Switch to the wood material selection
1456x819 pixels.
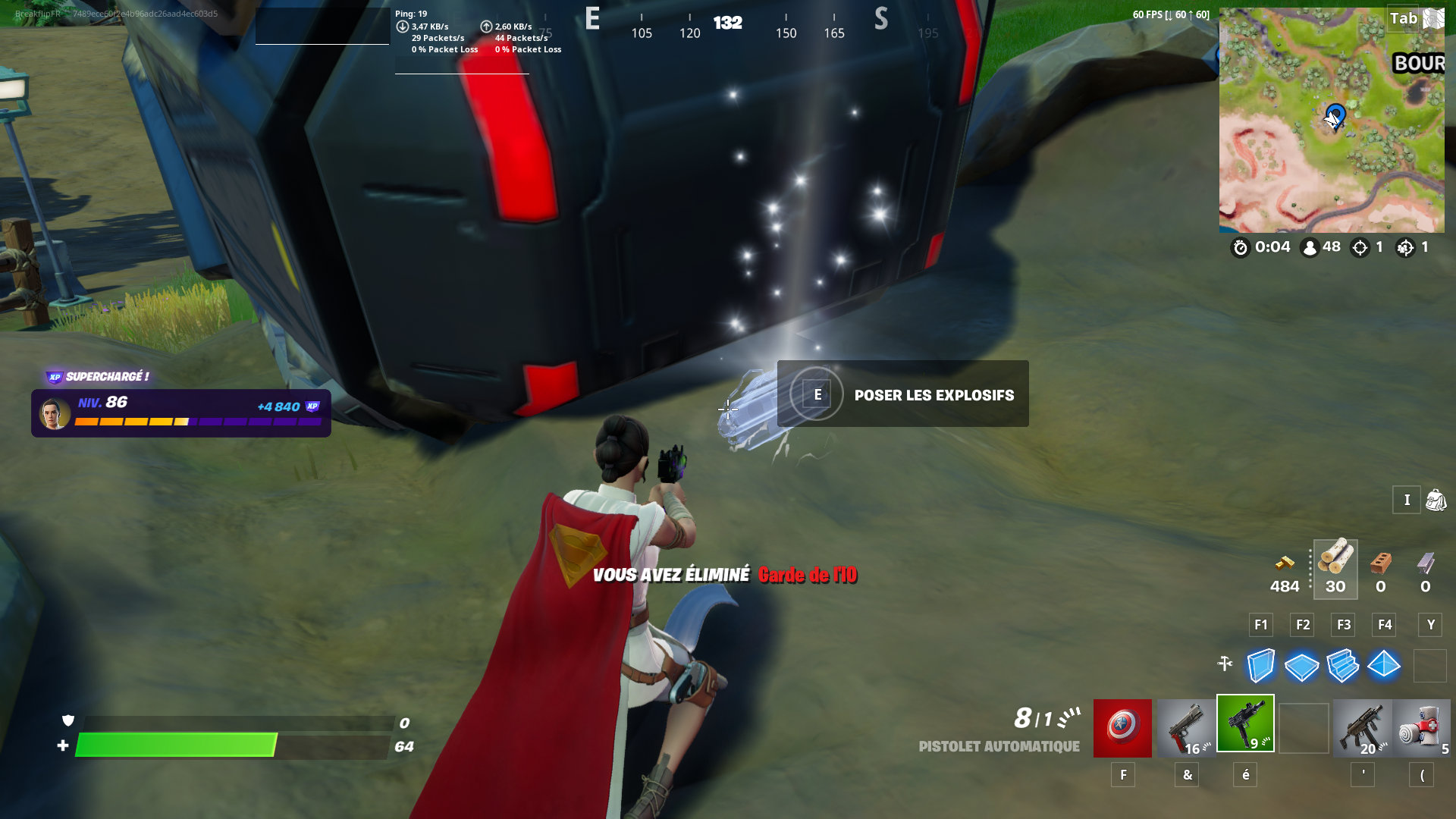(x=1335, y=565)
